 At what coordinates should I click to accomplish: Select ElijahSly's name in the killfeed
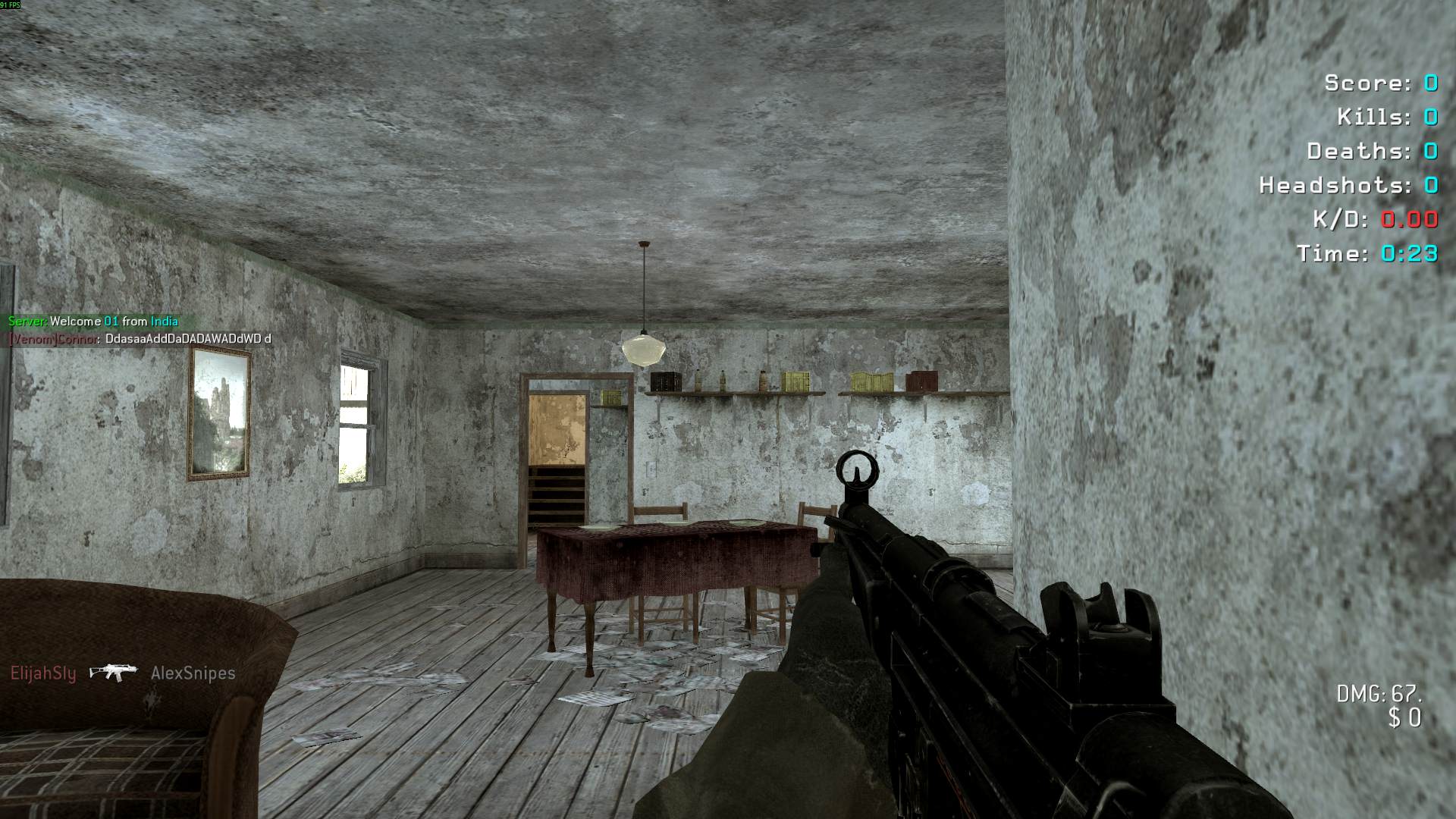click(x=43, y=673)
